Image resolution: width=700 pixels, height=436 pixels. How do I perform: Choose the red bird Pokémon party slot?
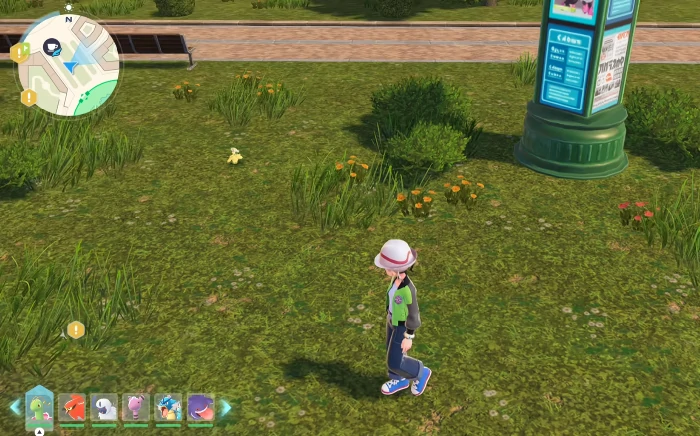pyautogui.click(x=72, y=407)
